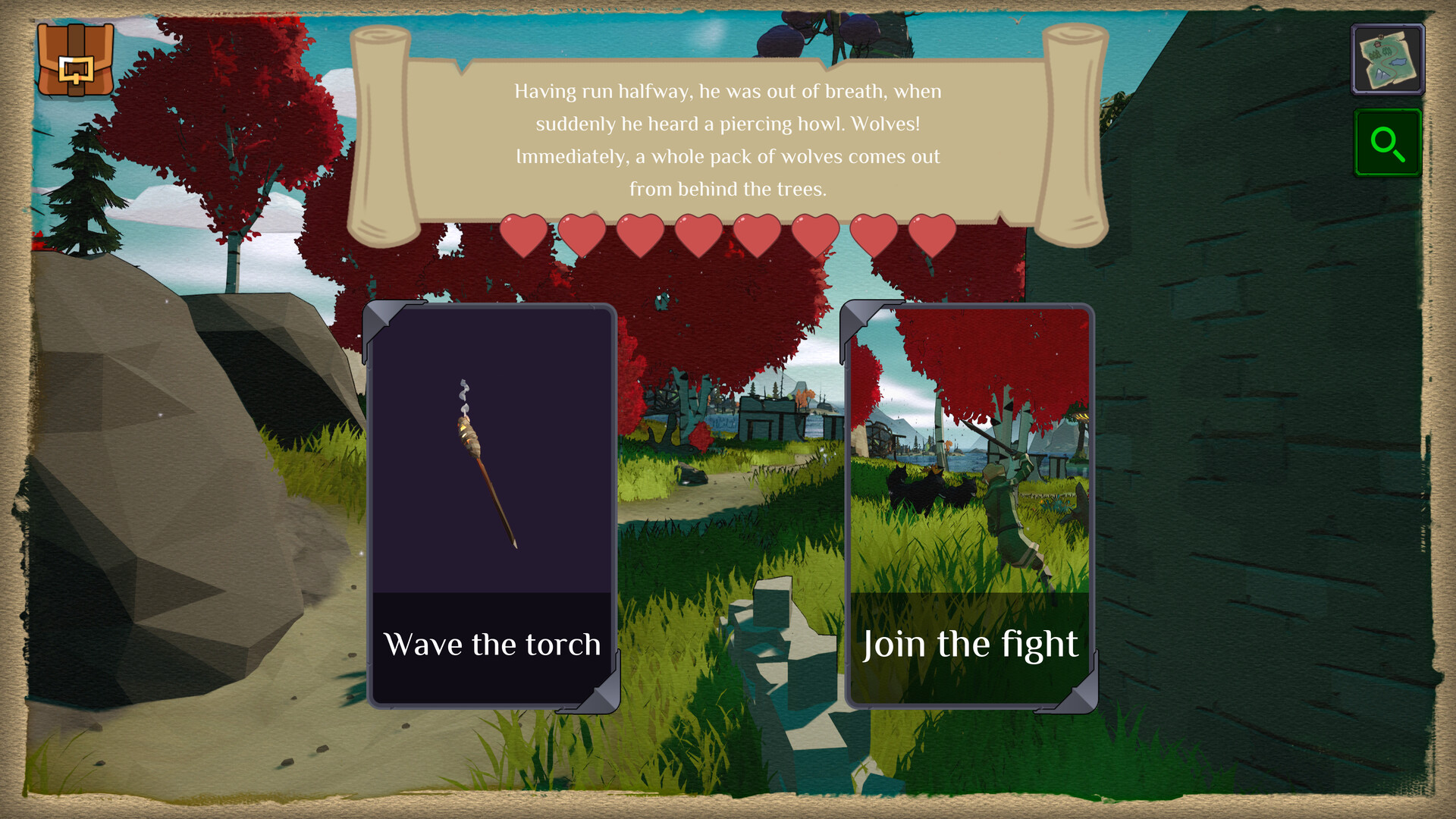Open the treasure map icon
This screenshot has height=819, width=1456.
1388,58
